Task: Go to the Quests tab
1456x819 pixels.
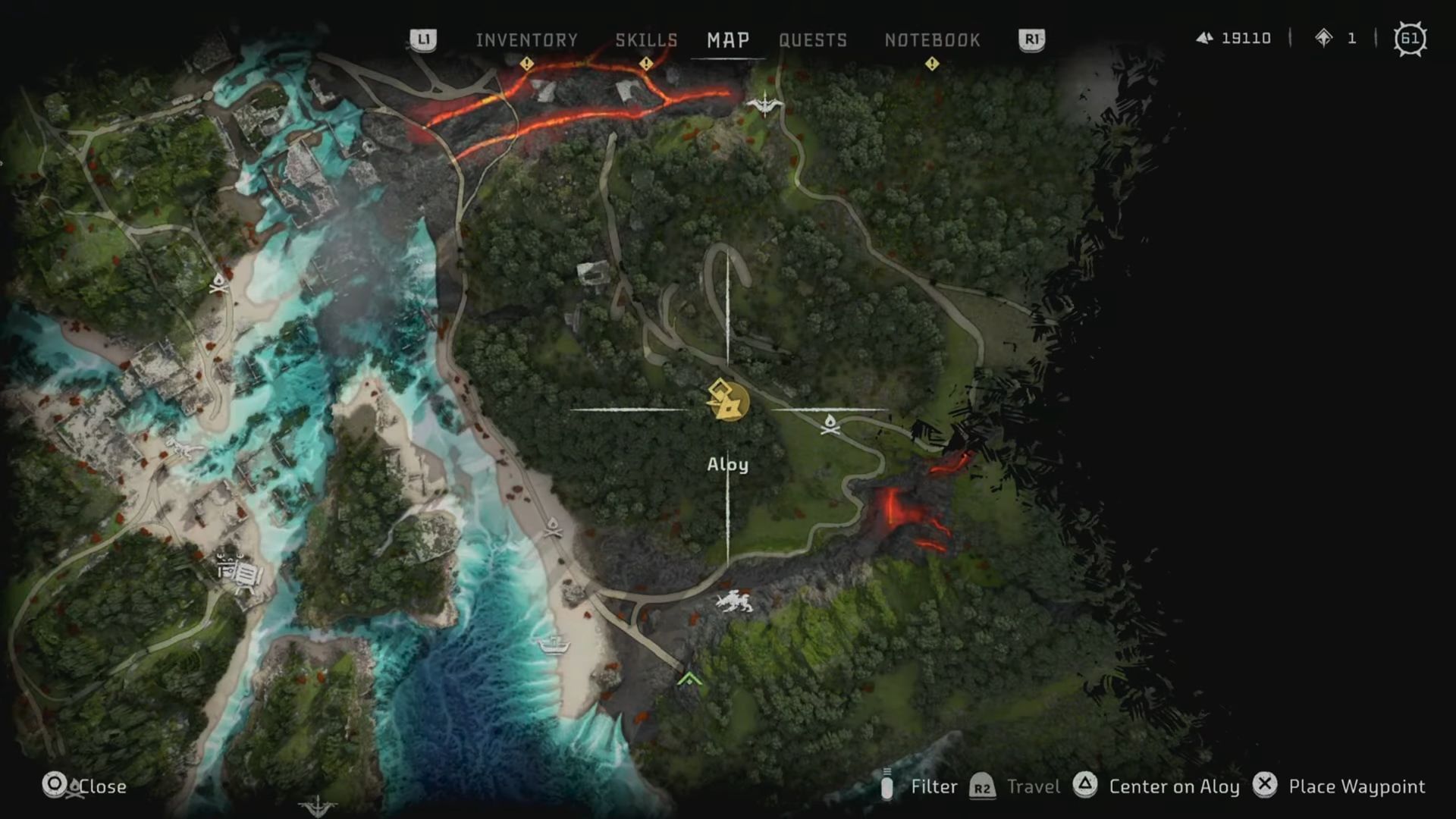Action: point(813,40)
